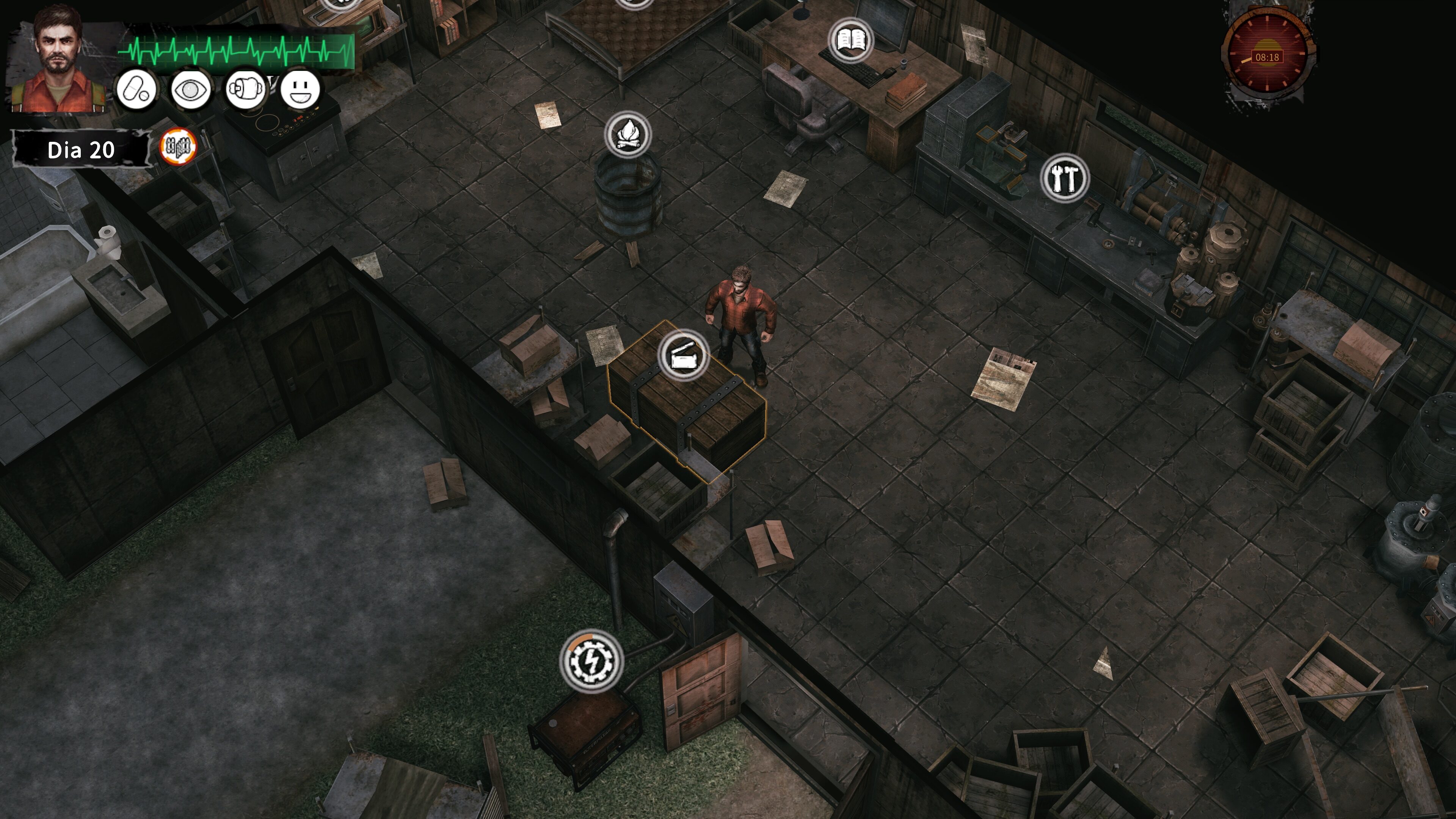The image size is (1456, 819).
Task: Click the red fence warning icon
Action: (x=178, y=146)
